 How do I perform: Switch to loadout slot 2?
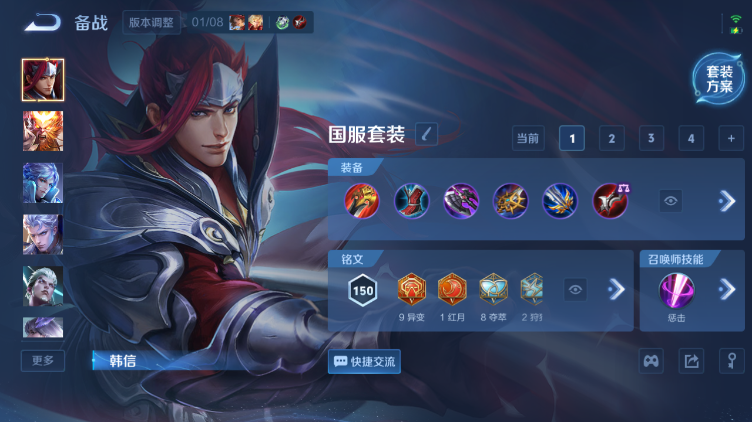click(611, 139)
